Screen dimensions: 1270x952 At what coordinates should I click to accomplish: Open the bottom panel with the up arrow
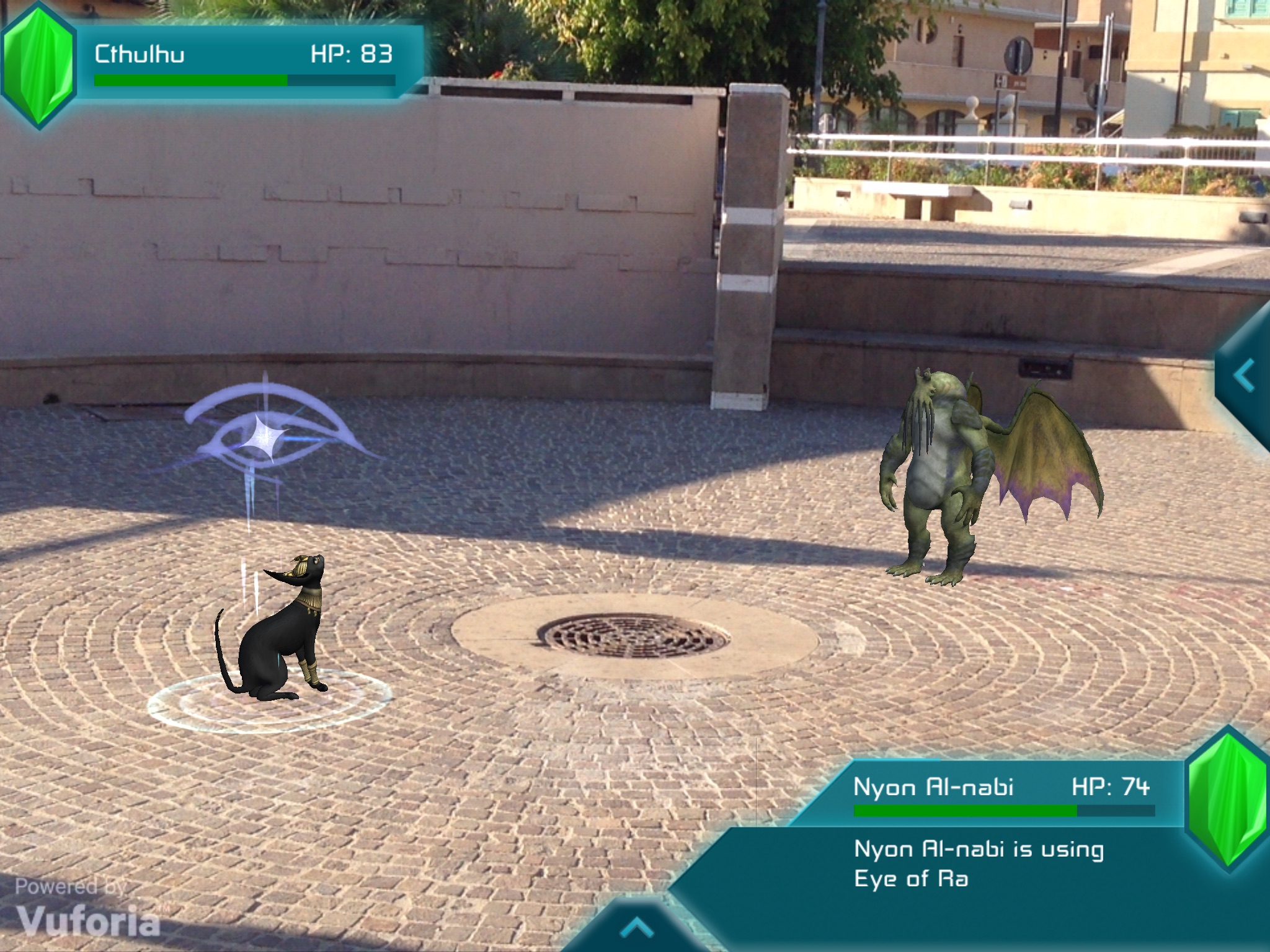[x=636, y=927]
